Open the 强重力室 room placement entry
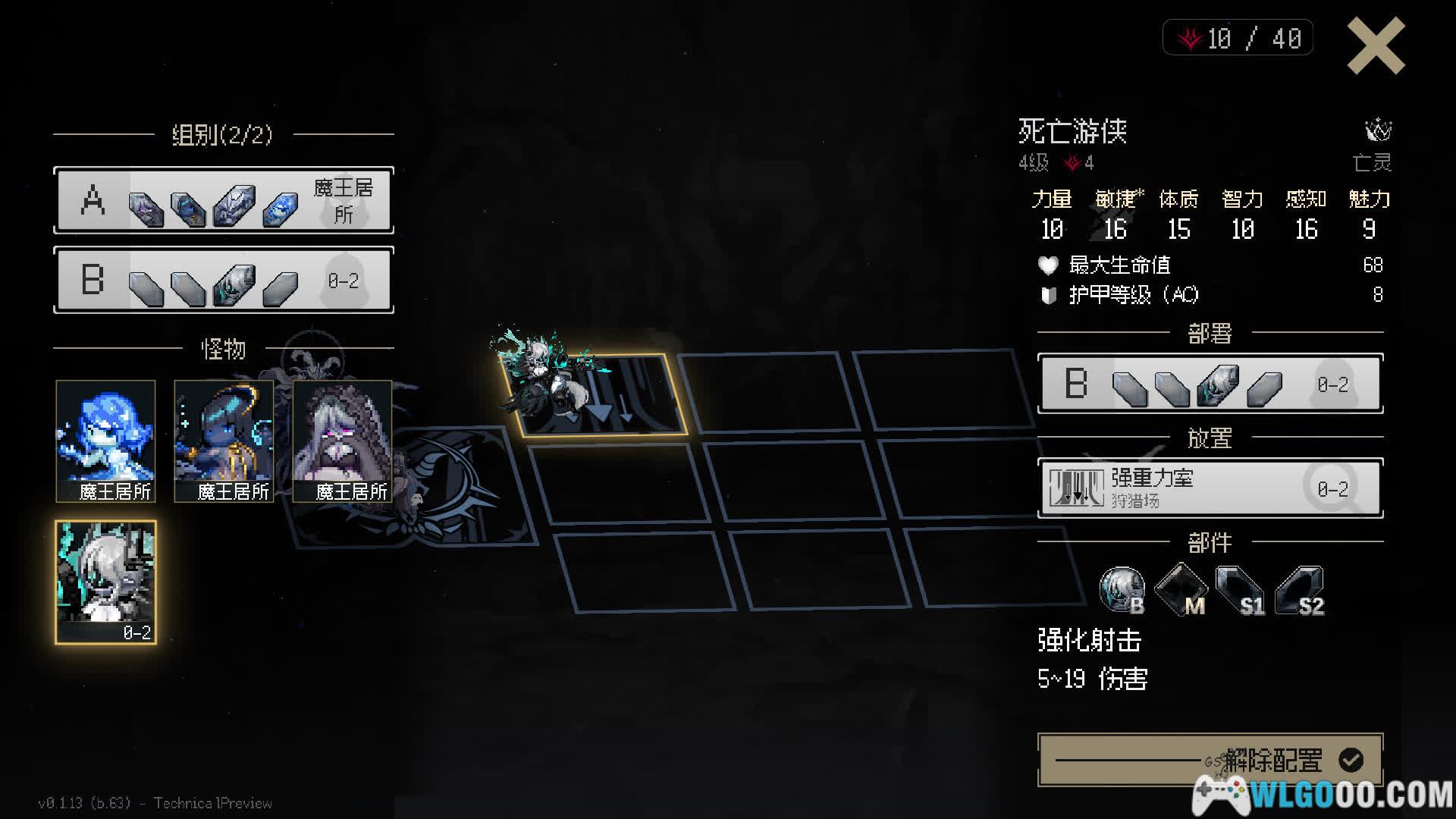The width and height of the screenshot is (1456, 819). 1210,488
